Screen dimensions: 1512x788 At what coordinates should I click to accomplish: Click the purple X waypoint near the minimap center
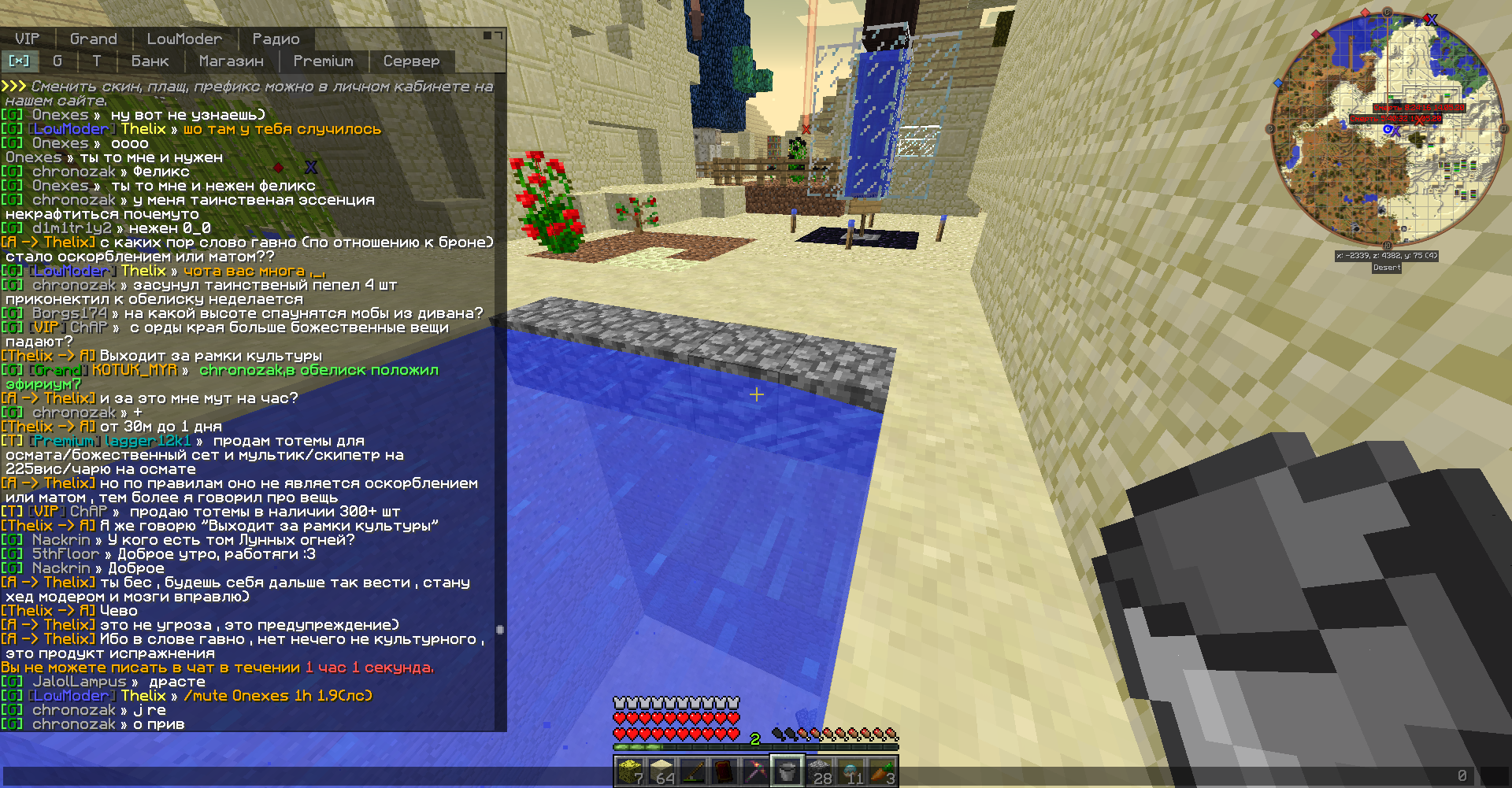(x=1396, y=132)
